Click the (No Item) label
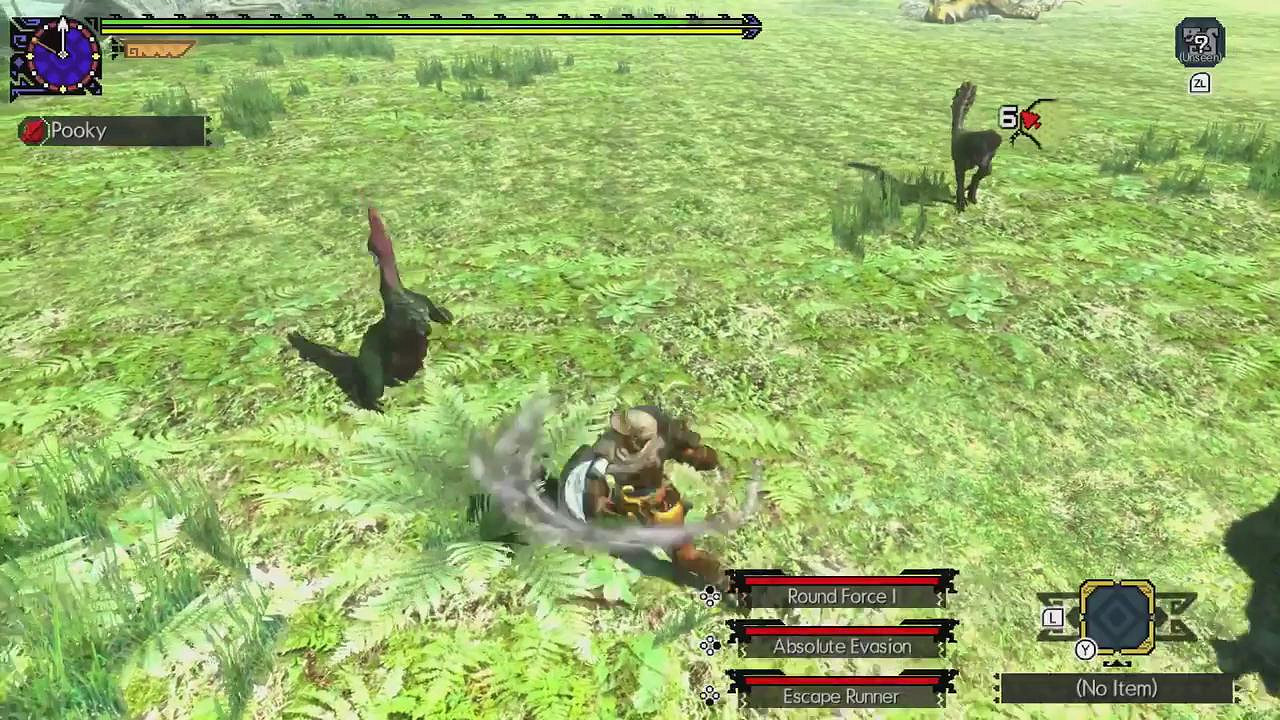The image size is (1280, 720). 1116,687
